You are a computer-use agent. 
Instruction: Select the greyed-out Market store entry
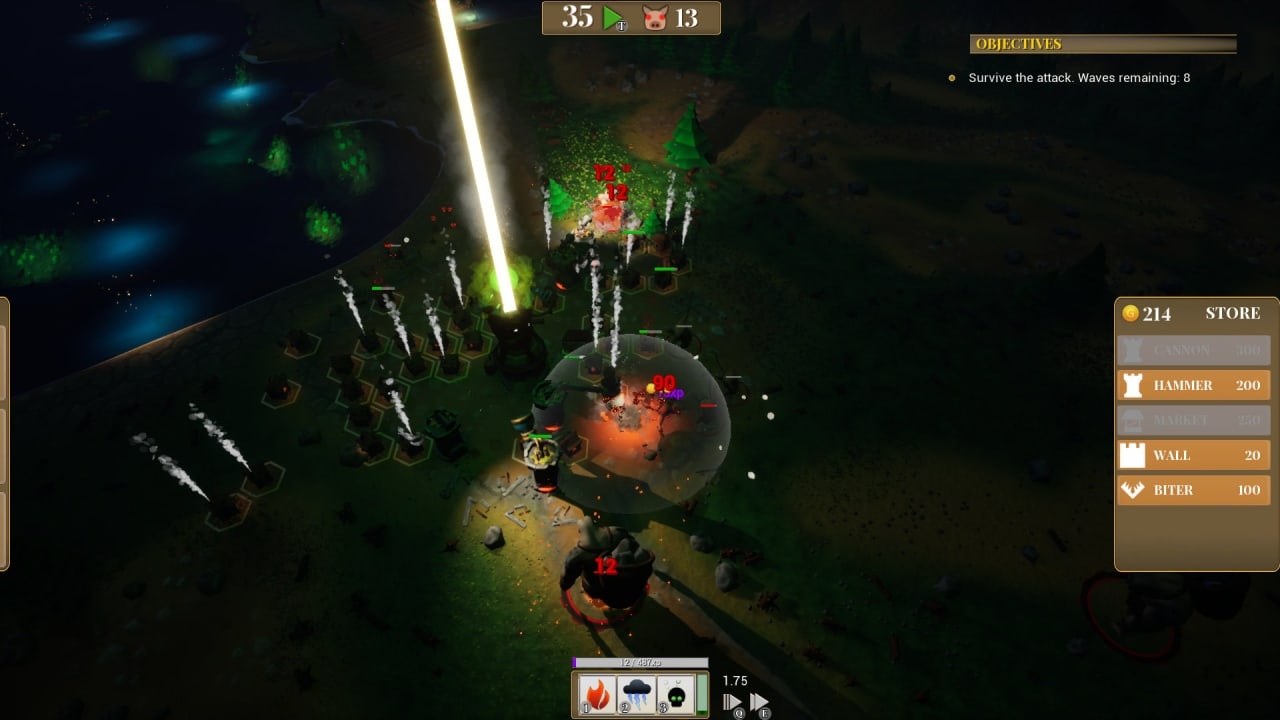pyautogui.click(x=1193, y=420)
